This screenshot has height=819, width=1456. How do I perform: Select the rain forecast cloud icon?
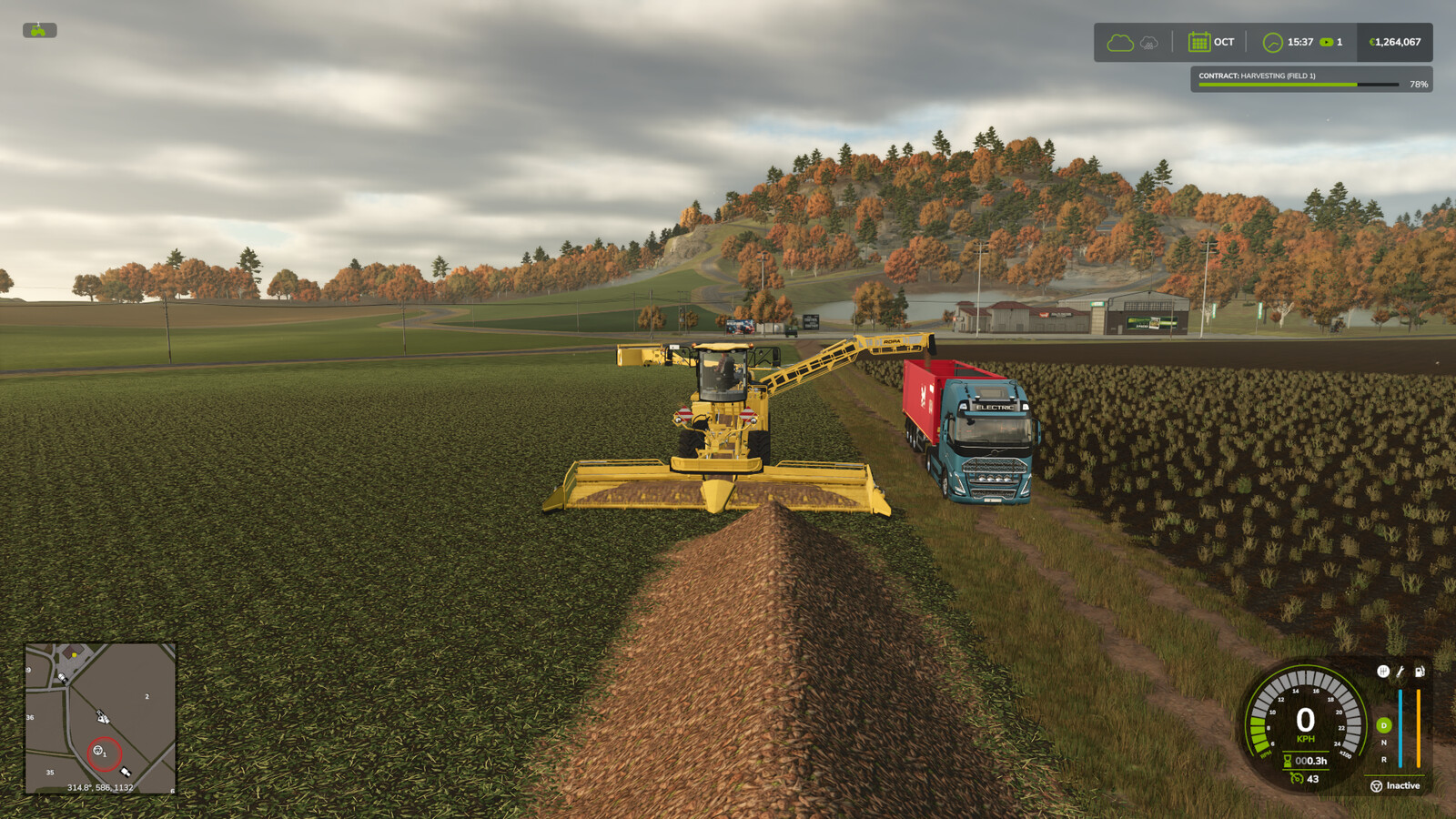(x=1148, y=43)
